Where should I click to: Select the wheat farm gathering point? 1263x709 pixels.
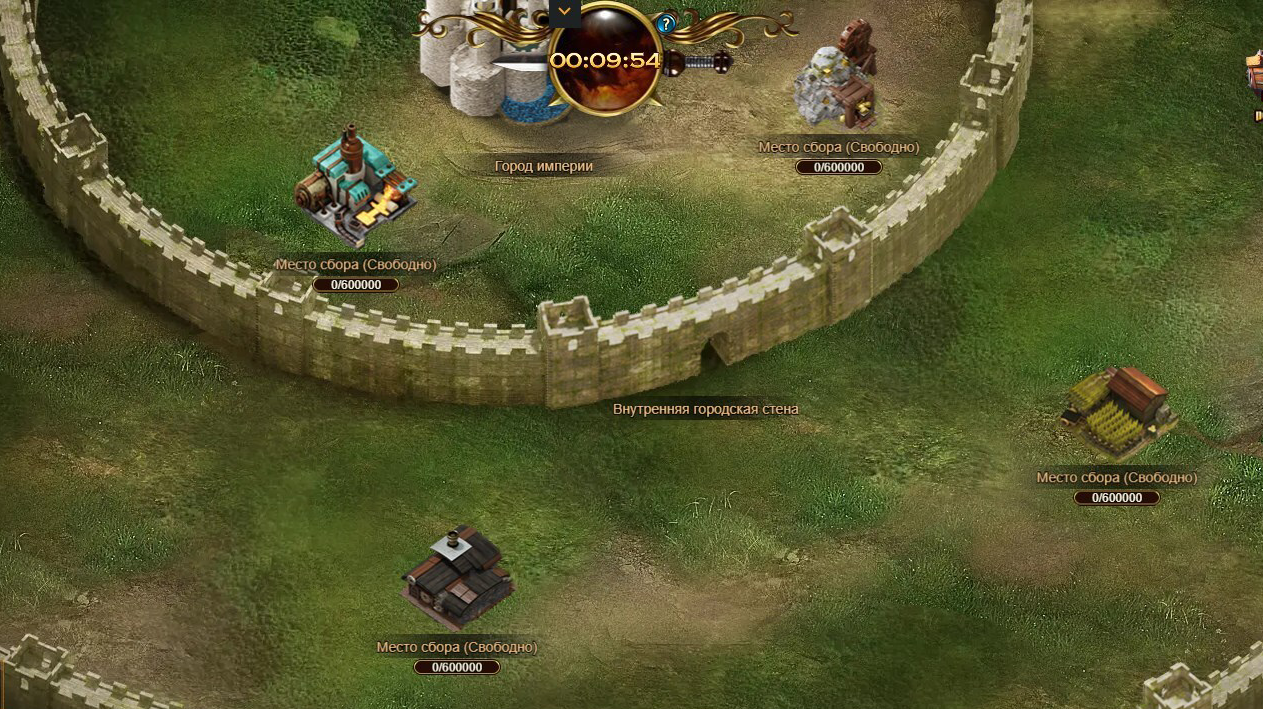coord(1118,410)
